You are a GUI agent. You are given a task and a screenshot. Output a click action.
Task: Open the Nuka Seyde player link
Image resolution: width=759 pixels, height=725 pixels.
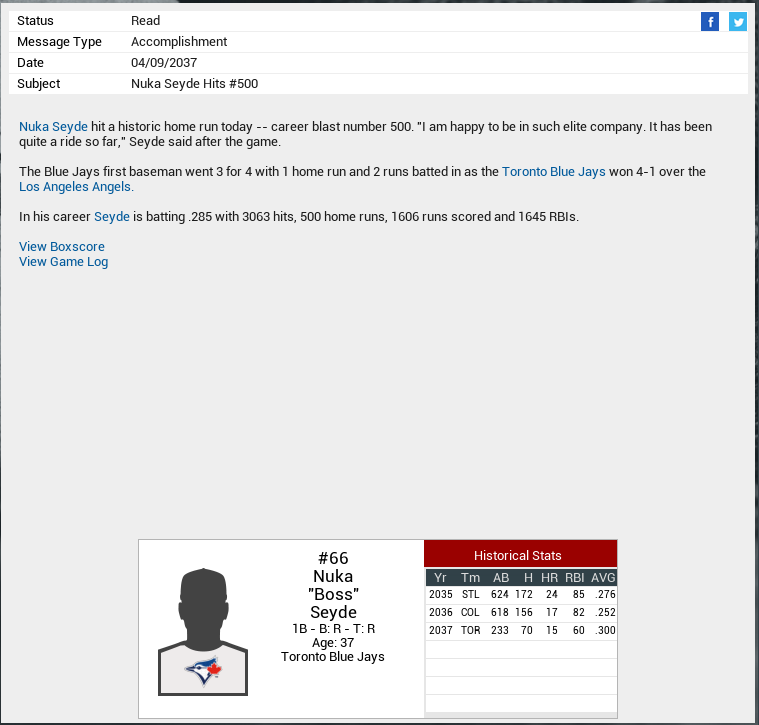(53, 127)
